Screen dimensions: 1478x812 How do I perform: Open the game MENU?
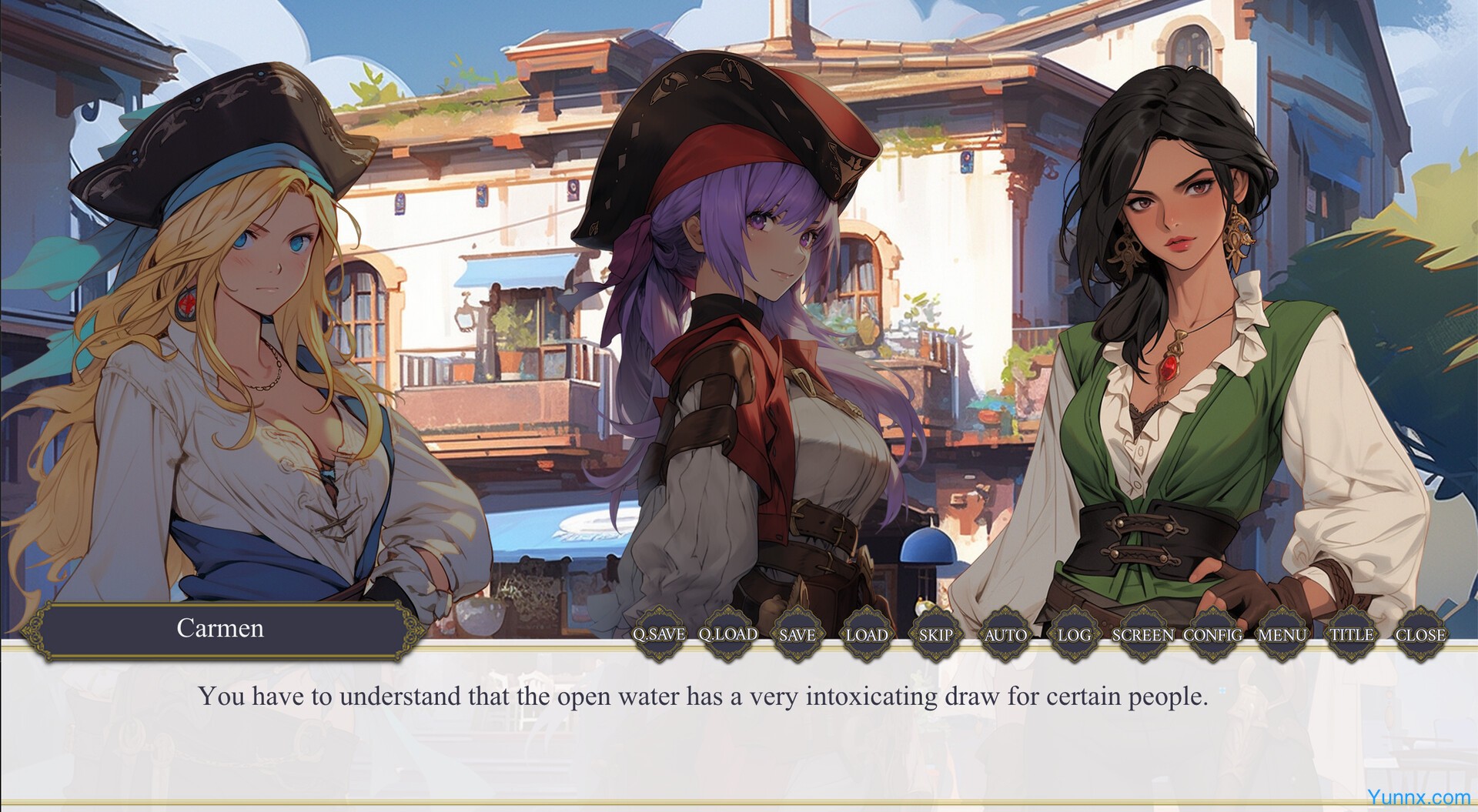coord(1282,635)
